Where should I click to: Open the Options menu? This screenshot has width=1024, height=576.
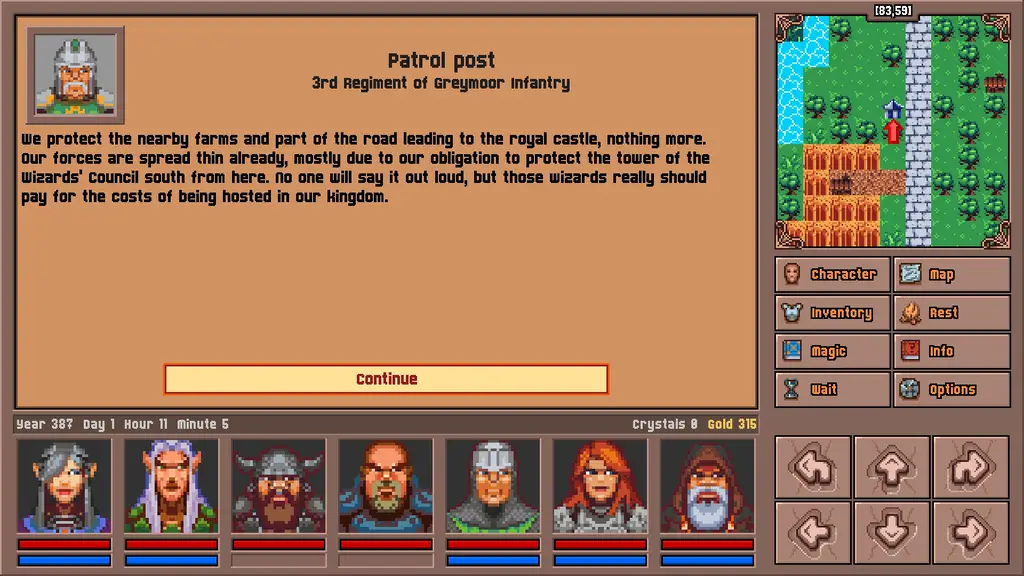[x=951, y=390]
